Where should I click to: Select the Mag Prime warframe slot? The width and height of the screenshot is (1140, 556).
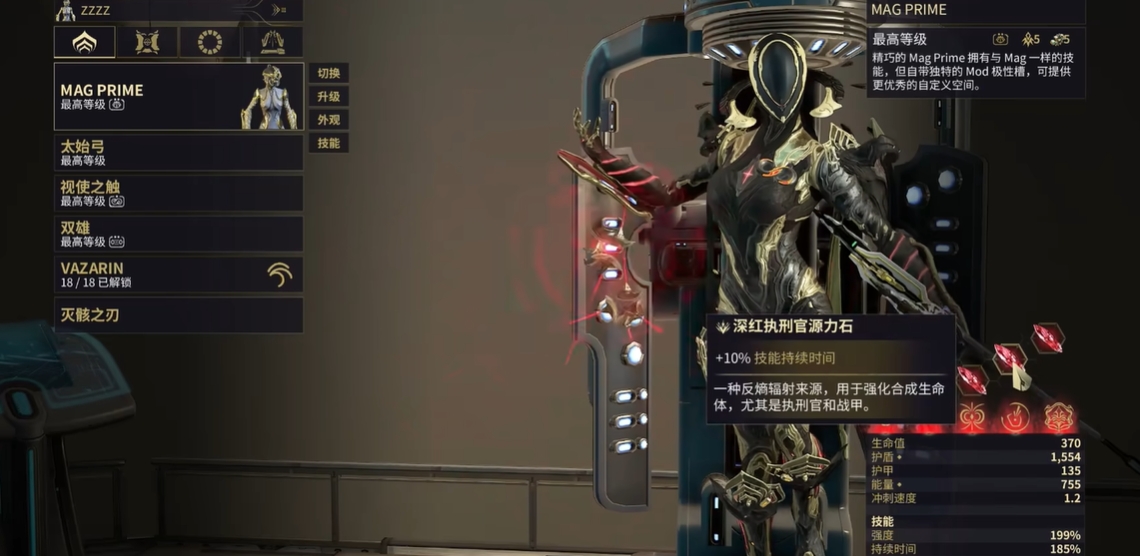point(178,97)
